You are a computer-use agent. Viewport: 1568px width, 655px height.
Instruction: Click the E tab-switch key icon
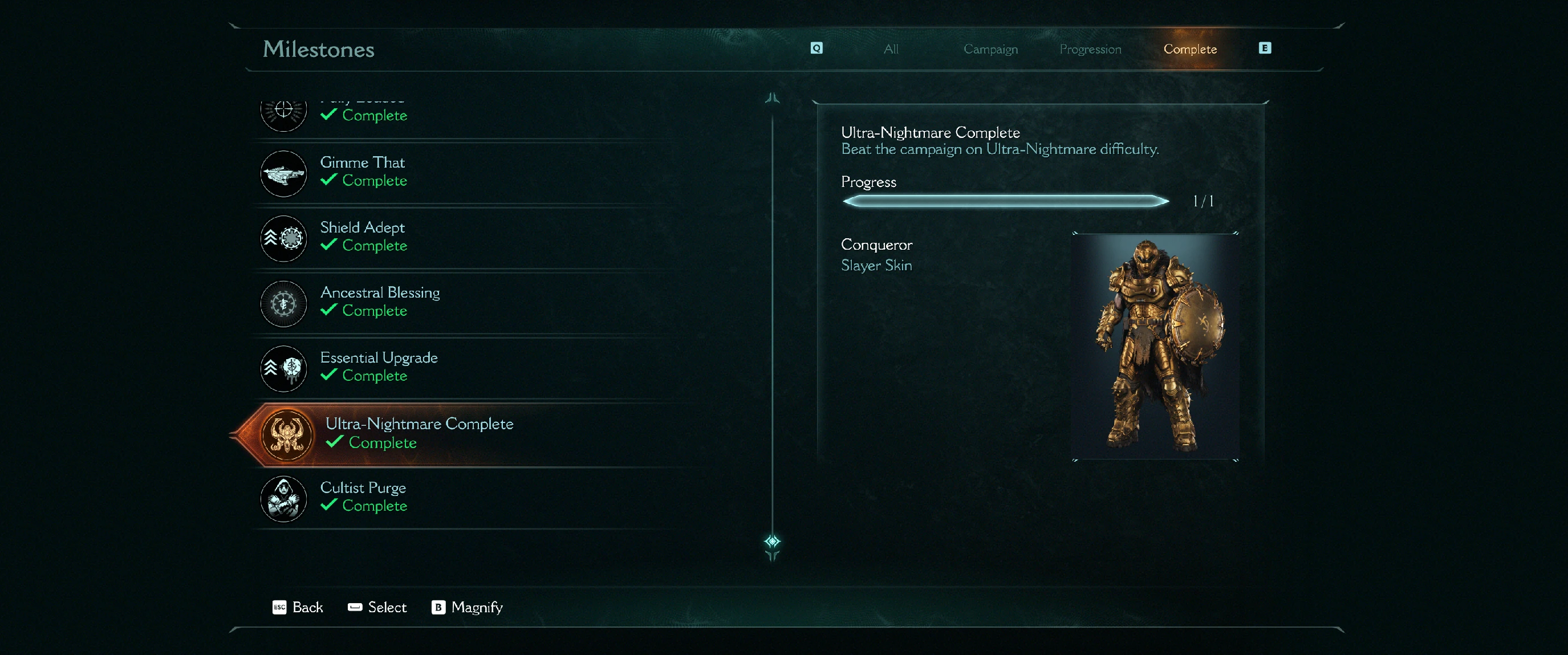click(x=1265, y=48)
